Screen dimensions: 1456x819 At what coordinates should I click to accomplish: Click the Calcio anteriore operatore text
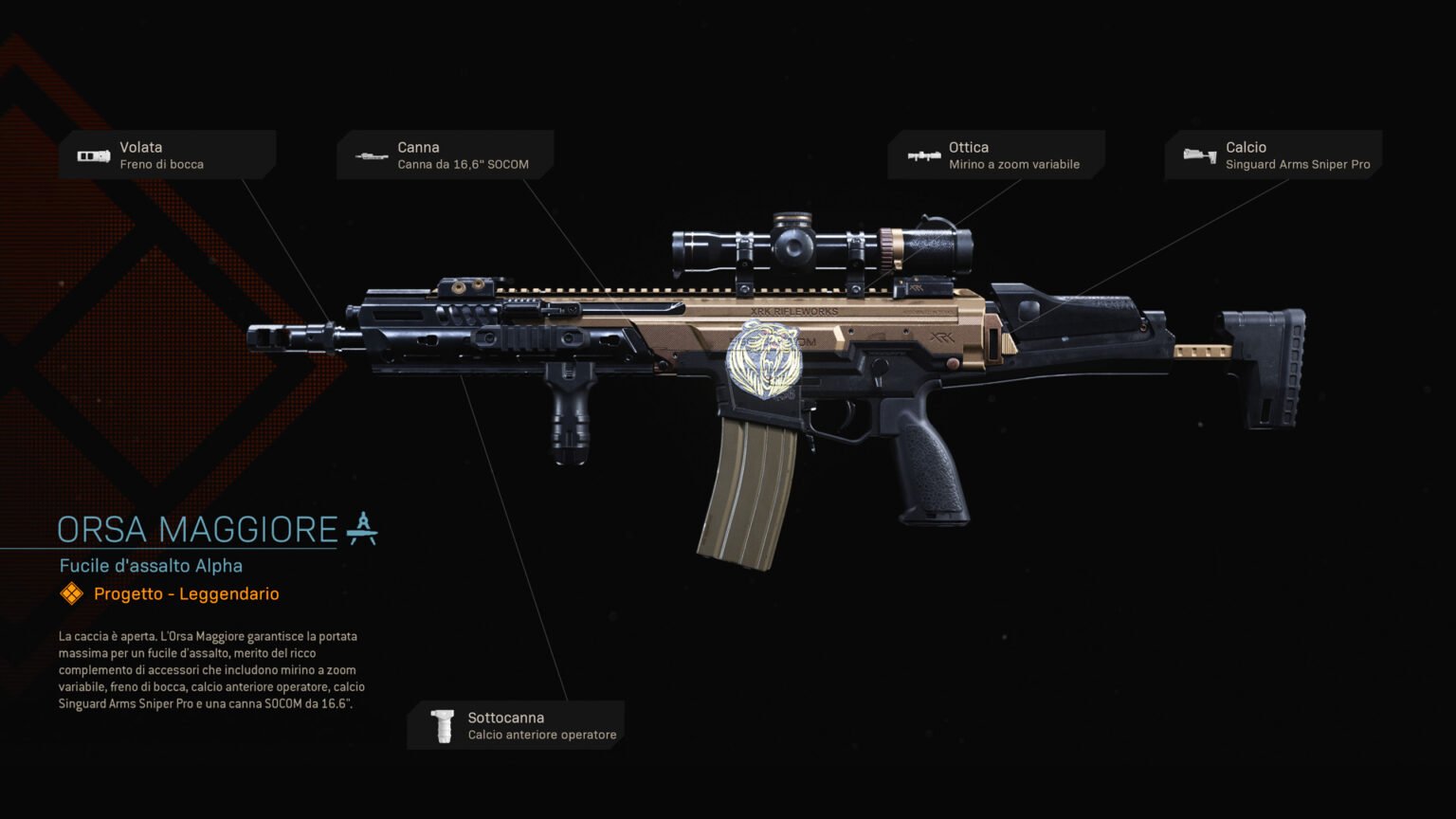pyautogui.click(x=542, y=735)
